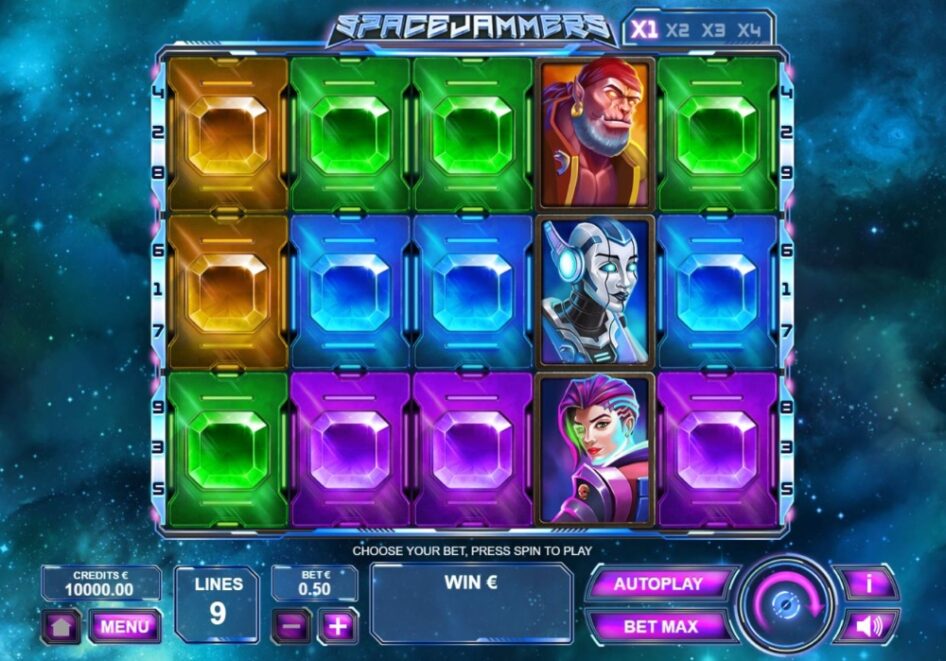Screen dimensions: 946x661
Task: Click the LINES 9 panel
Action: [217, 604]
